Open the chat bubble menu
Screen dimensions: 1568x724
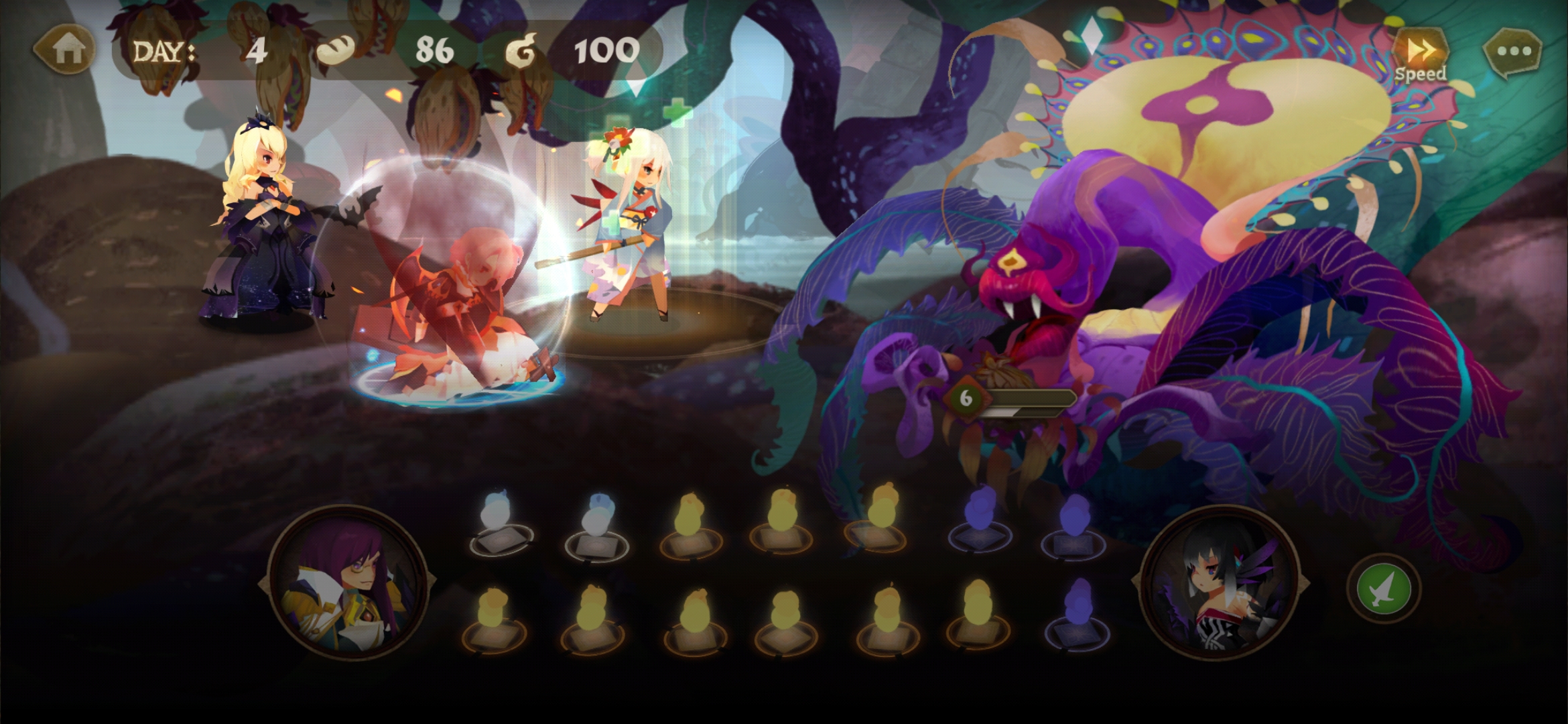coord(1513,51)
